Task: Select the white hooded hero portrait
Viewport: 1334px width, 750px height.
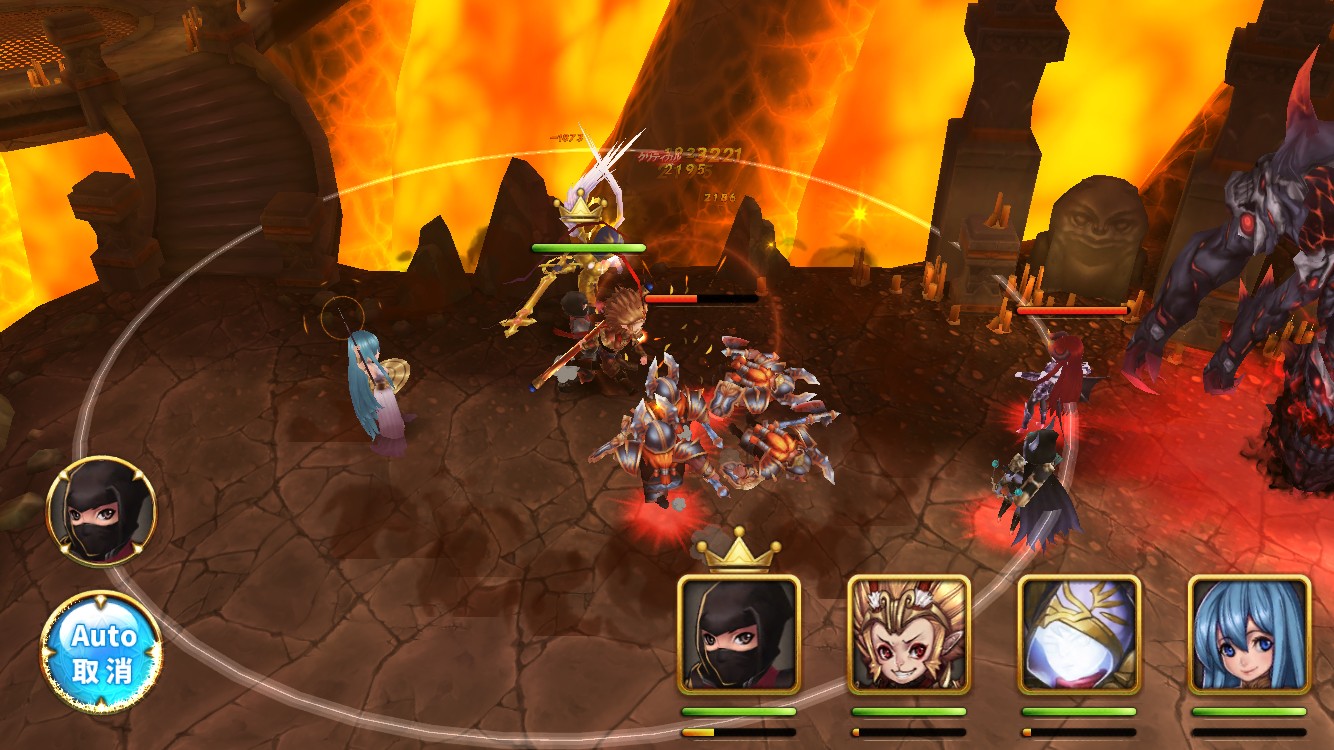Action: click(x=1079, y=635)
